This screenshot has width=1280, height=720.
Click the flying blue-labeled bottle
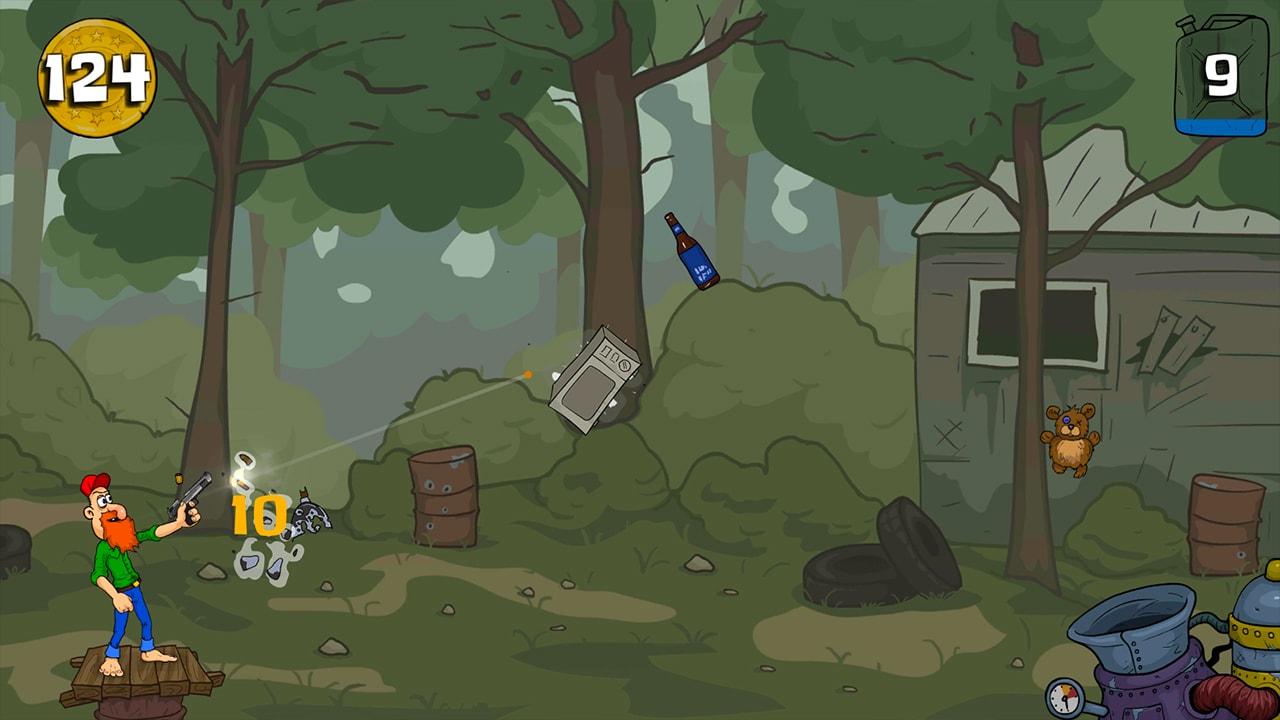click(x=692, y=250)
